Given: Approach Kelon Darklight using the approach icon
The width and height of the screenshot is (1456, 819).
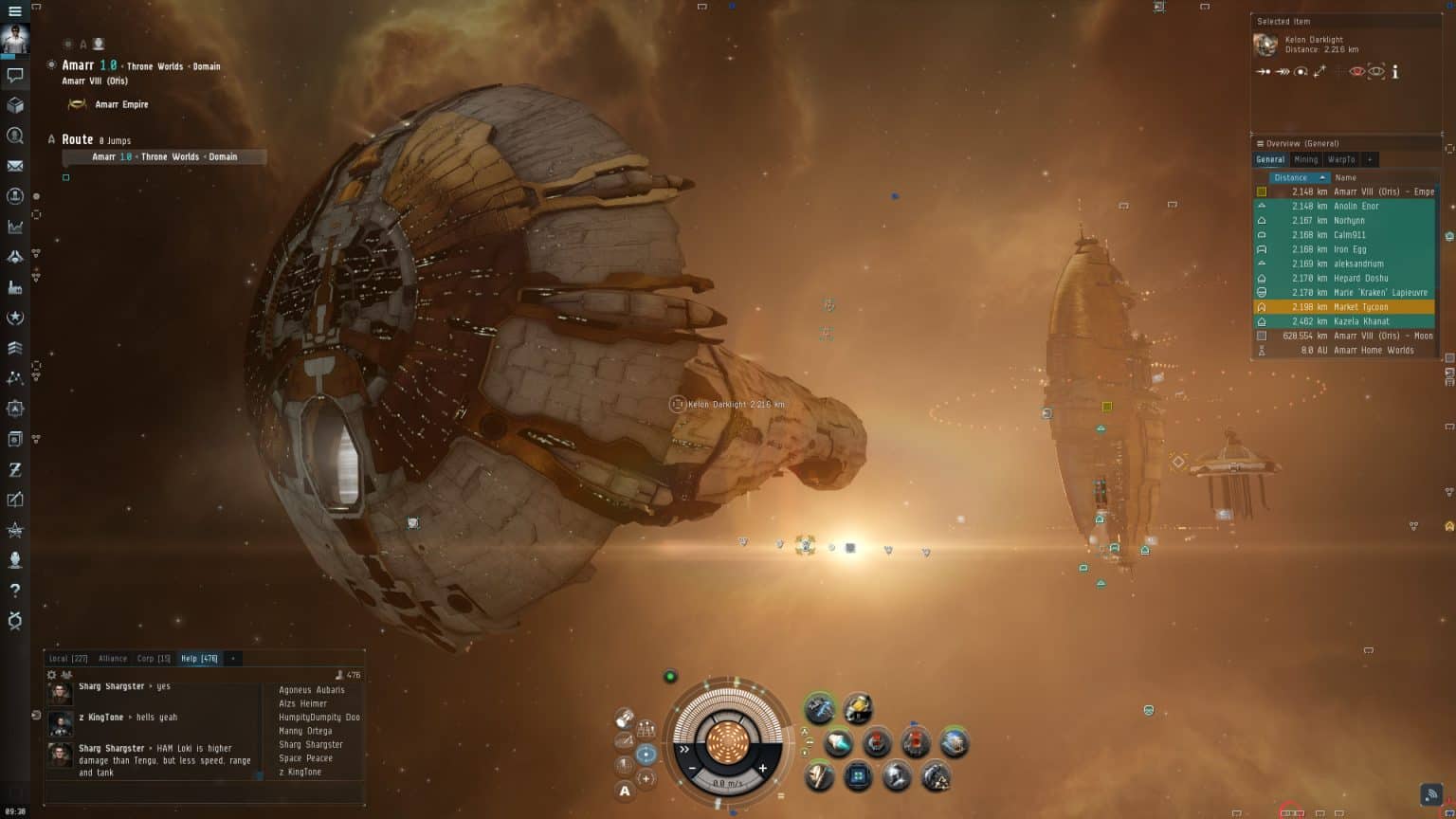Looking at the screenshot, I should pyautogui.click(x=1264, y=71).
